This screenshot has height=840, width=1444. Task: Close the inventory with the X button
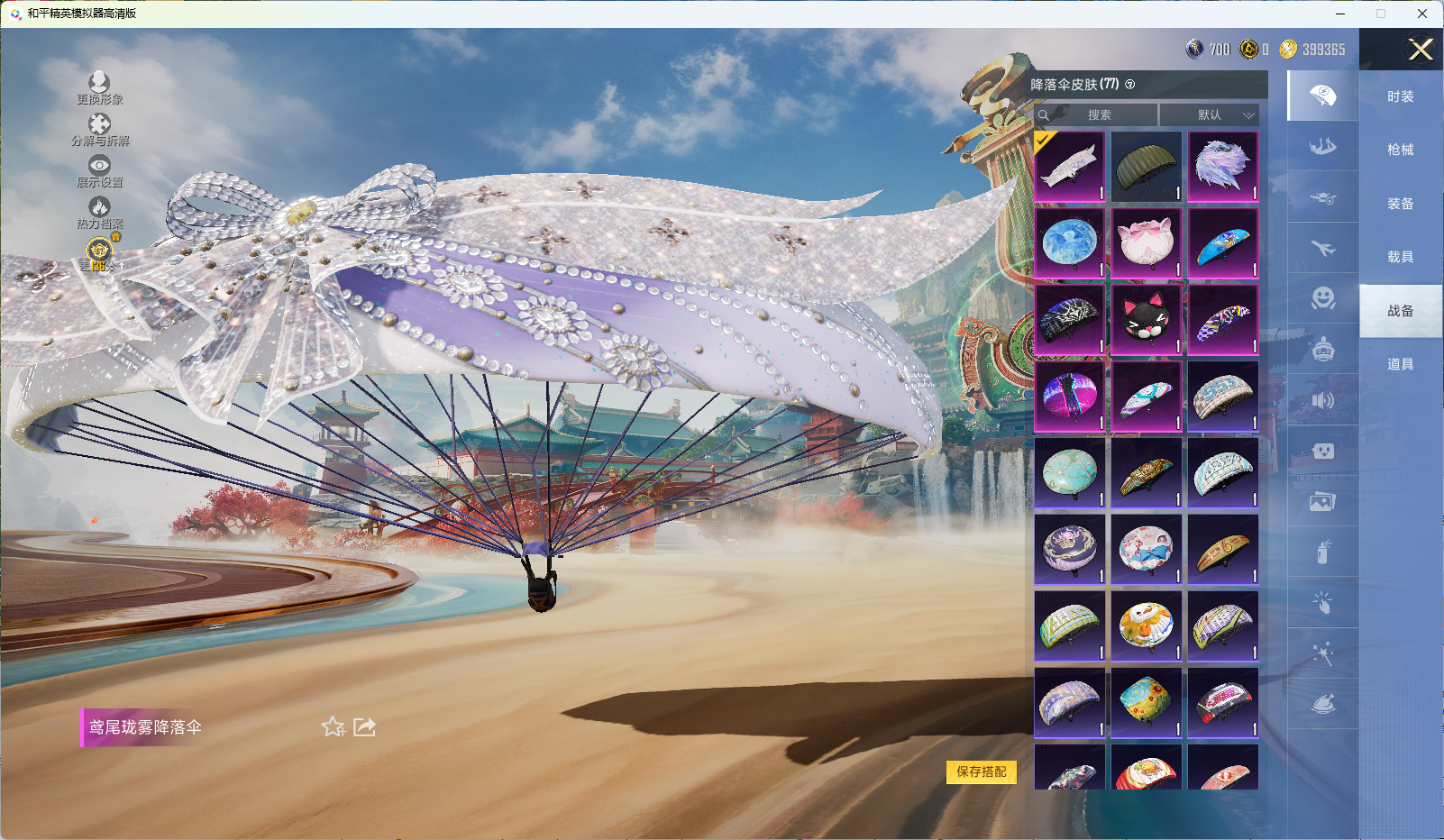[x=1421, y=50]
